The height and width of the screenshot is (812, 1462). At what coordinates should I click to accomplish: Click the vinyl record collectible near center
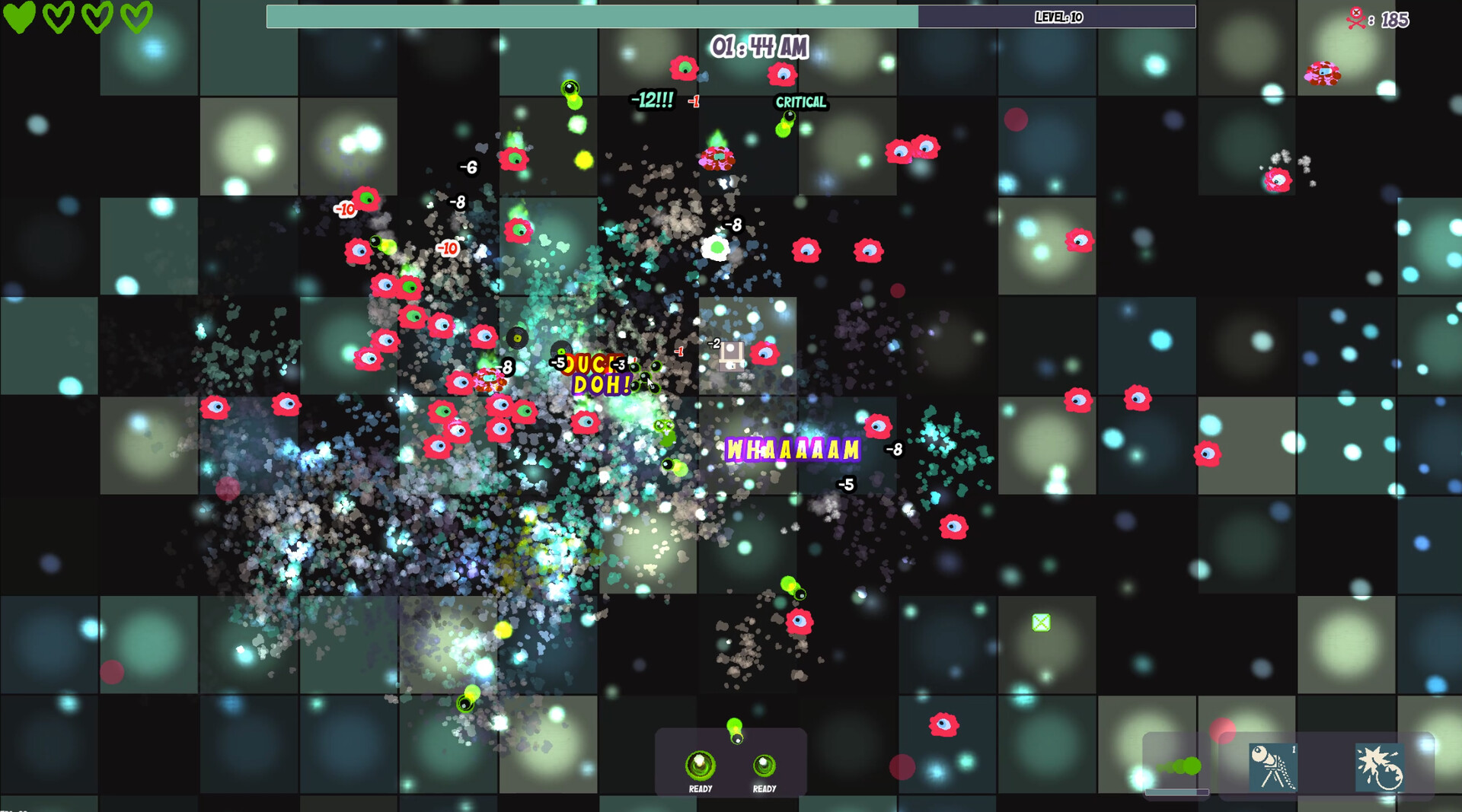pos(519,336)
